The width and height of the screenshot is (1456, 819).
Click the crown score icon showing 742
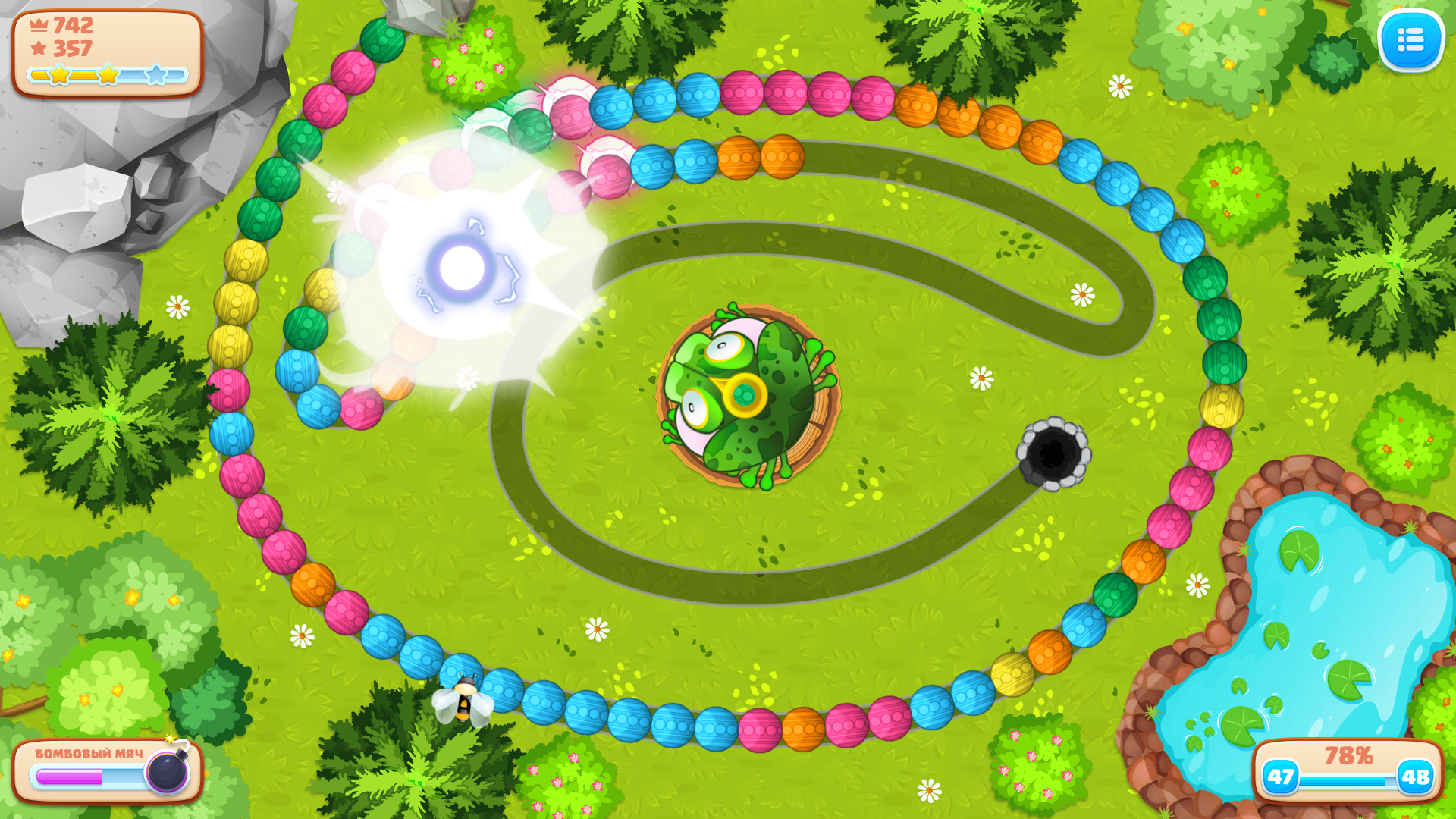tap(37, 25)
